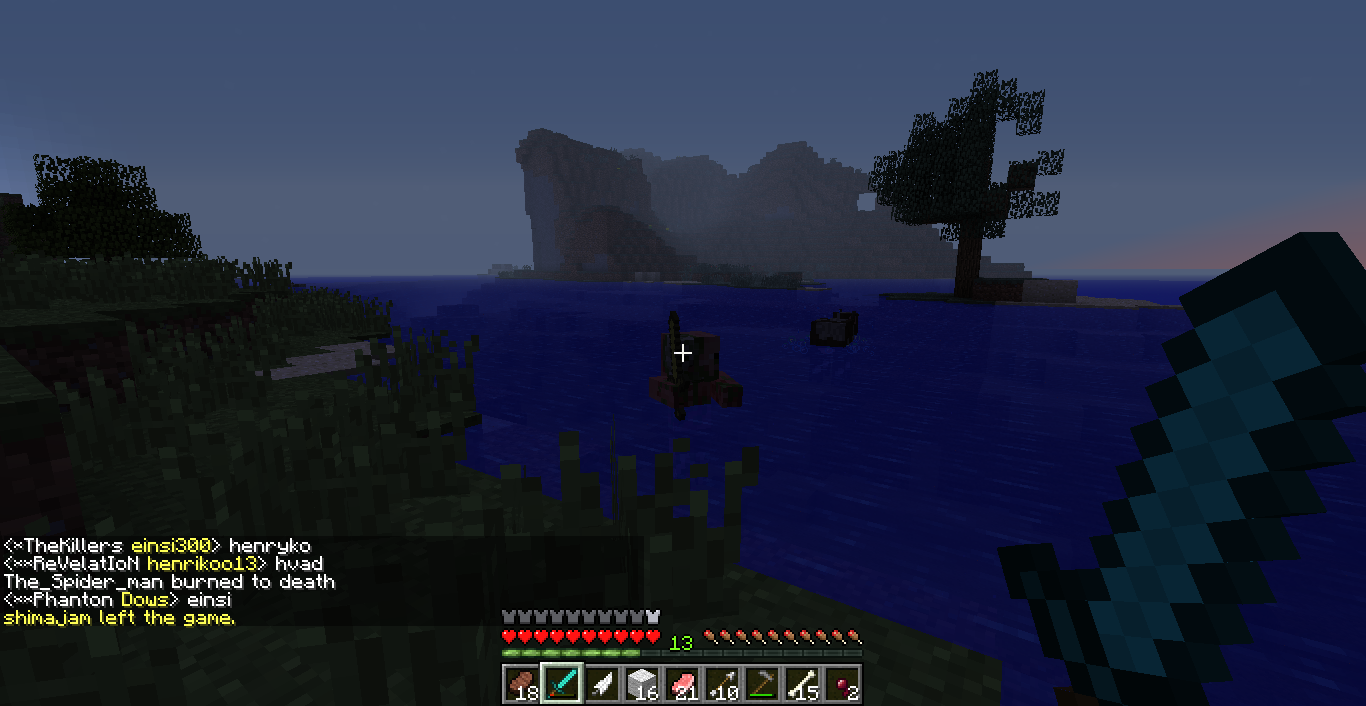Viewport: 1366px width, 706px height.
Task: Select the bones stack slot
Action: pos(801,685)
